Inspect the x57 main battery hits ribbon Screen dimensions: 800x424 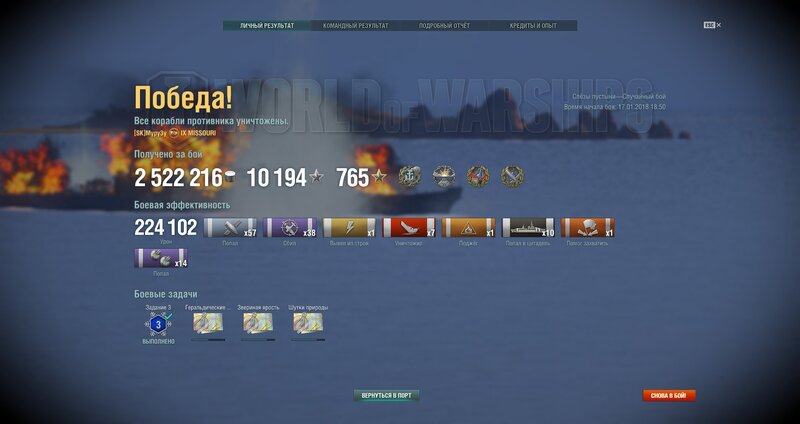[x=230, y=228]
